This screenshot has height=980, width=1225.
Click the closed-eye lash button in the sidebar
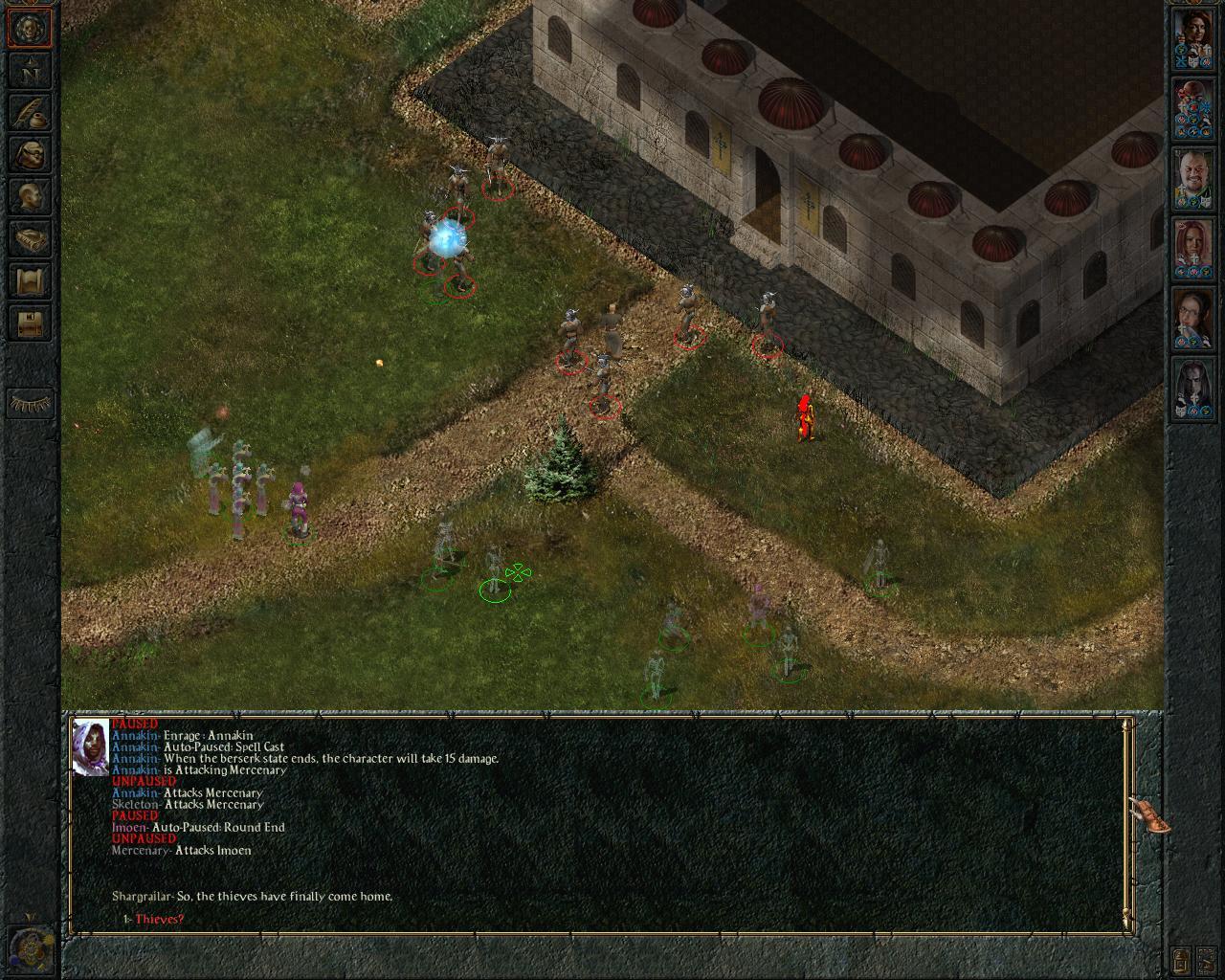point(30,403)
